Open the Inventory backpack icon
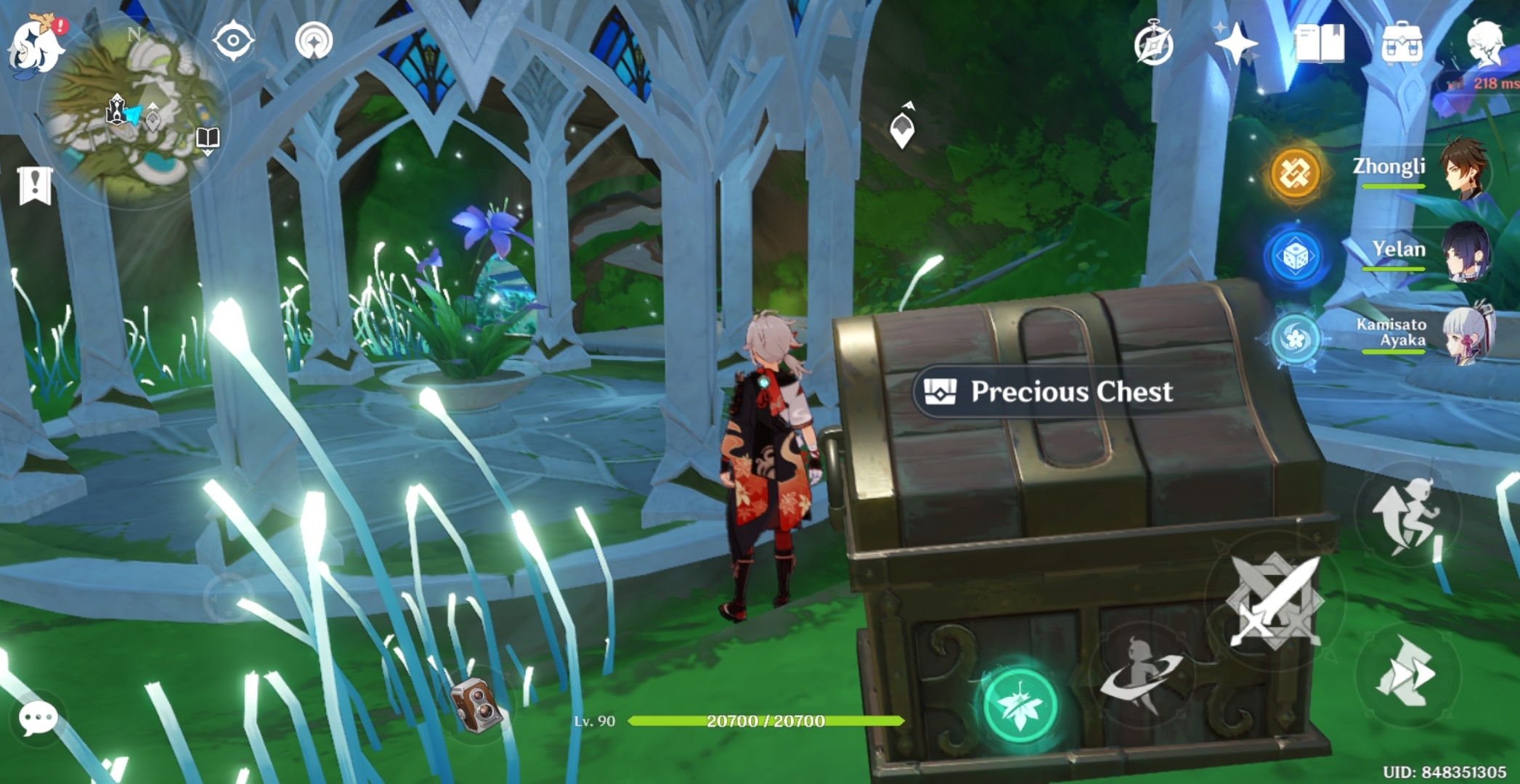 point(1402,44)
